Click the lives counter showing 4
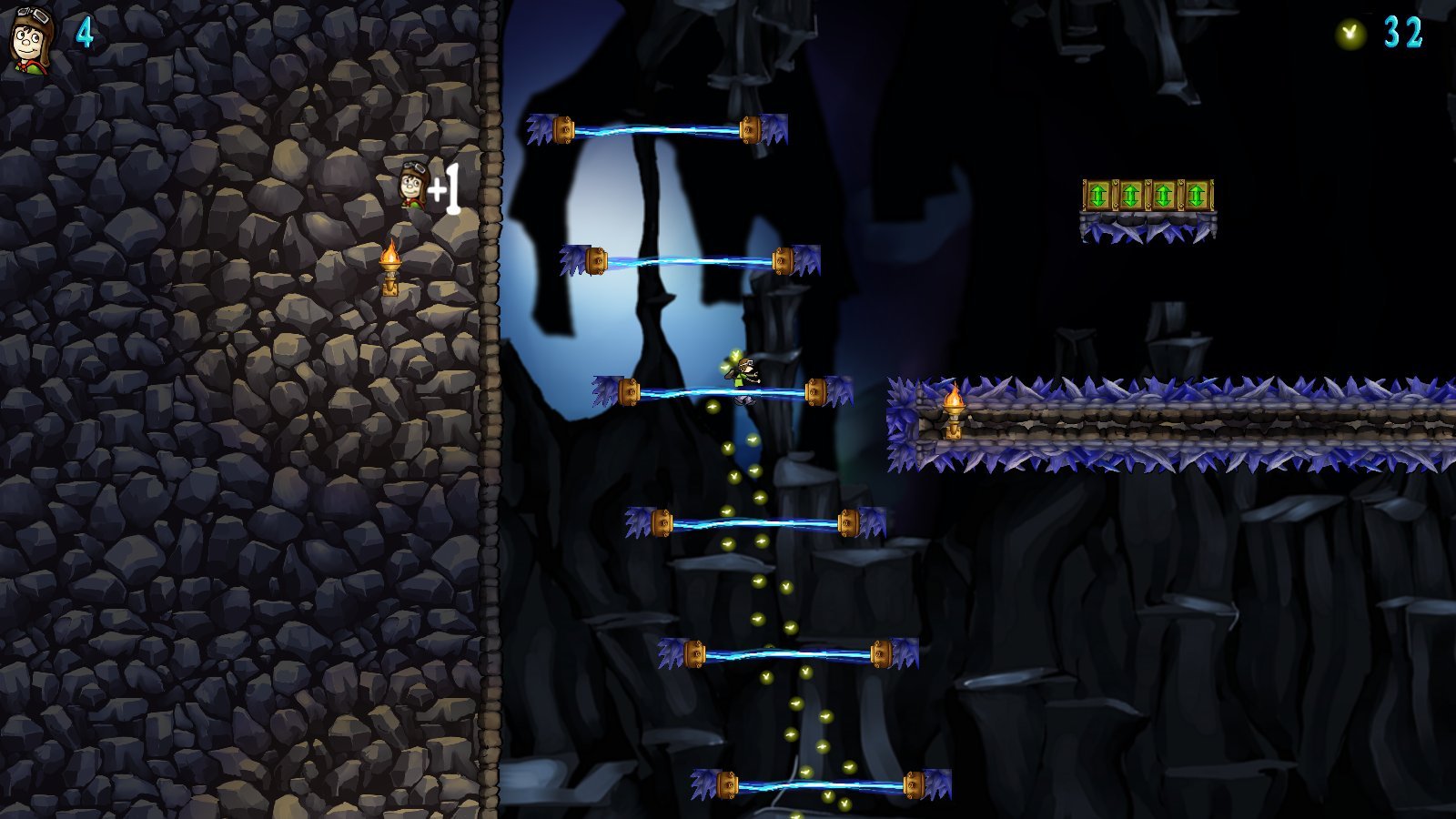Viewport: 1456px width, 819px height. coord(83,34)
